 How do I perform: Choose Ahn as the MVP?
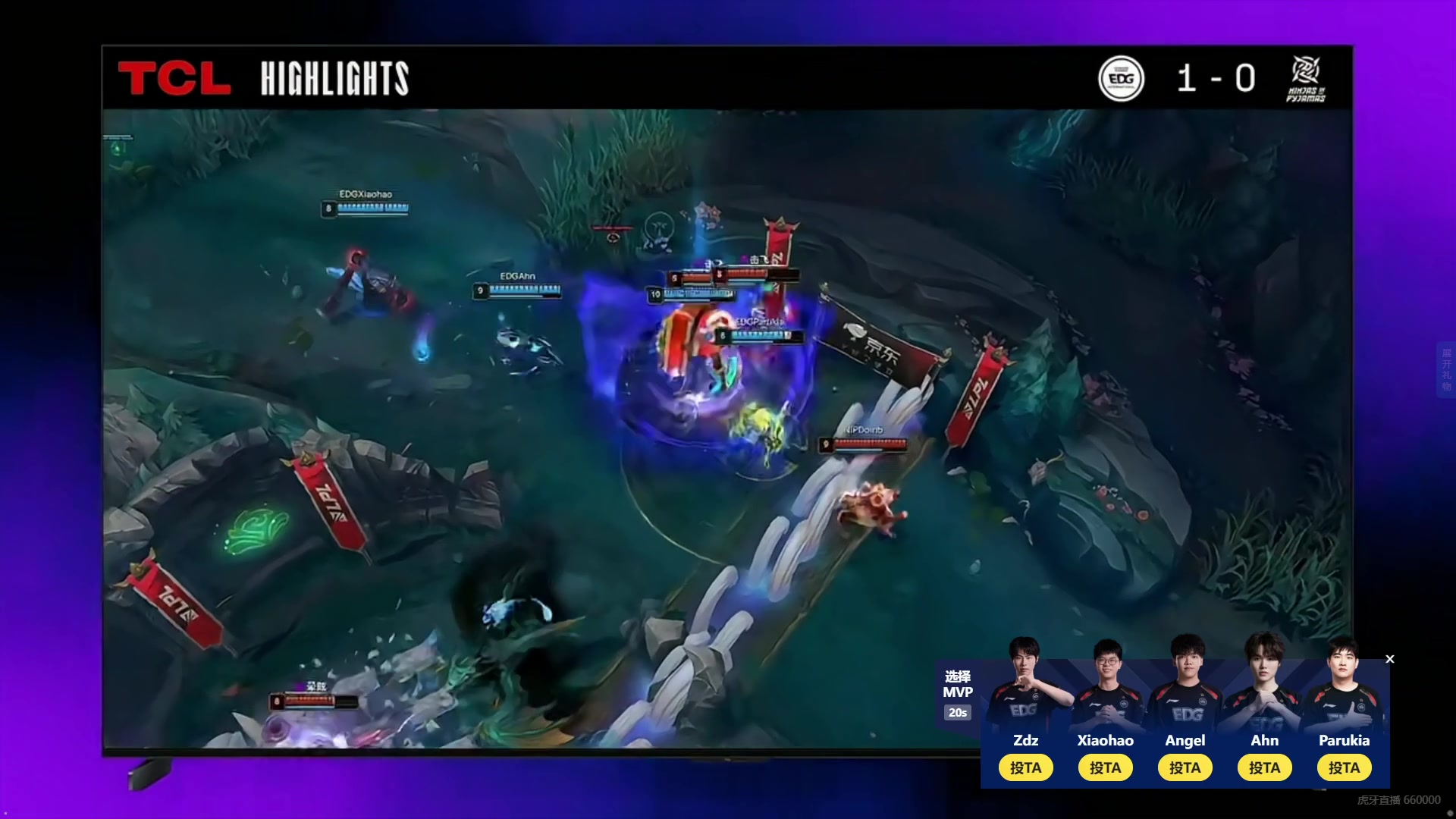click(x=1264, y=767)
